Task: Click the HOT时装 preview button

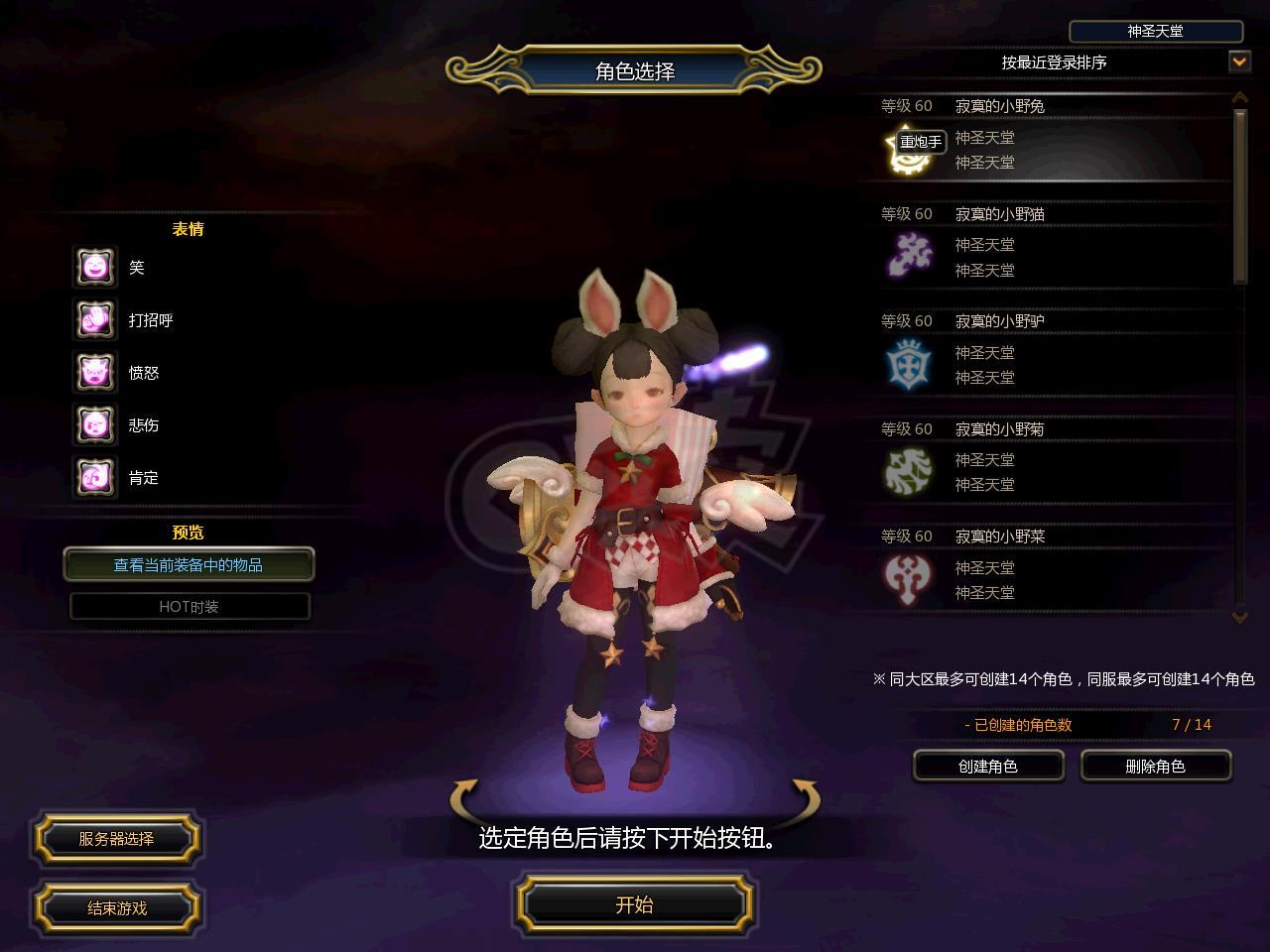Action: tap(190, 606)
